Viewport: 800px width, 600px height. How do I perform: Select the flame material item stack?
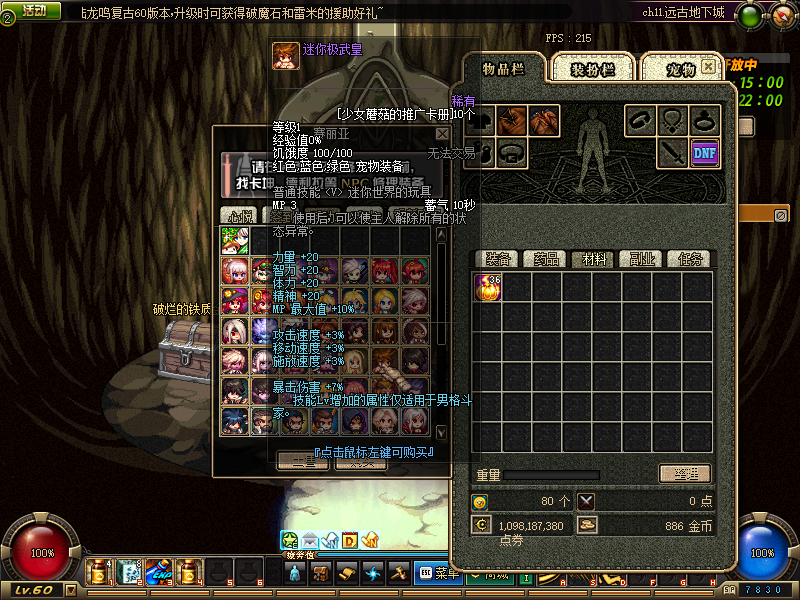click(x=487, y=288)
